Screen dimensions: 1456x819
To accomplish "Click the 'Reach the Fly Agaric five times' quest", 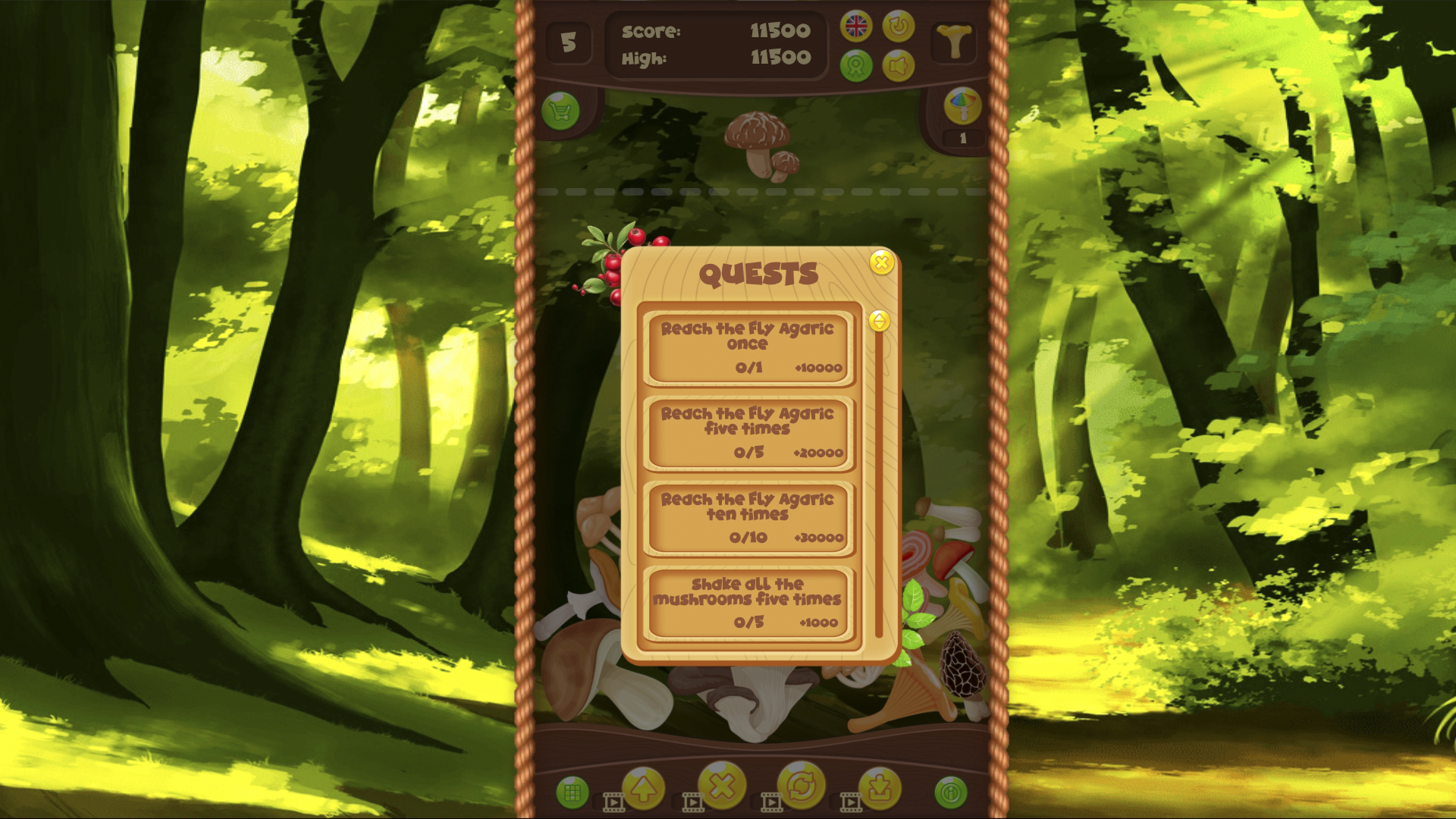I will (747, 434).
